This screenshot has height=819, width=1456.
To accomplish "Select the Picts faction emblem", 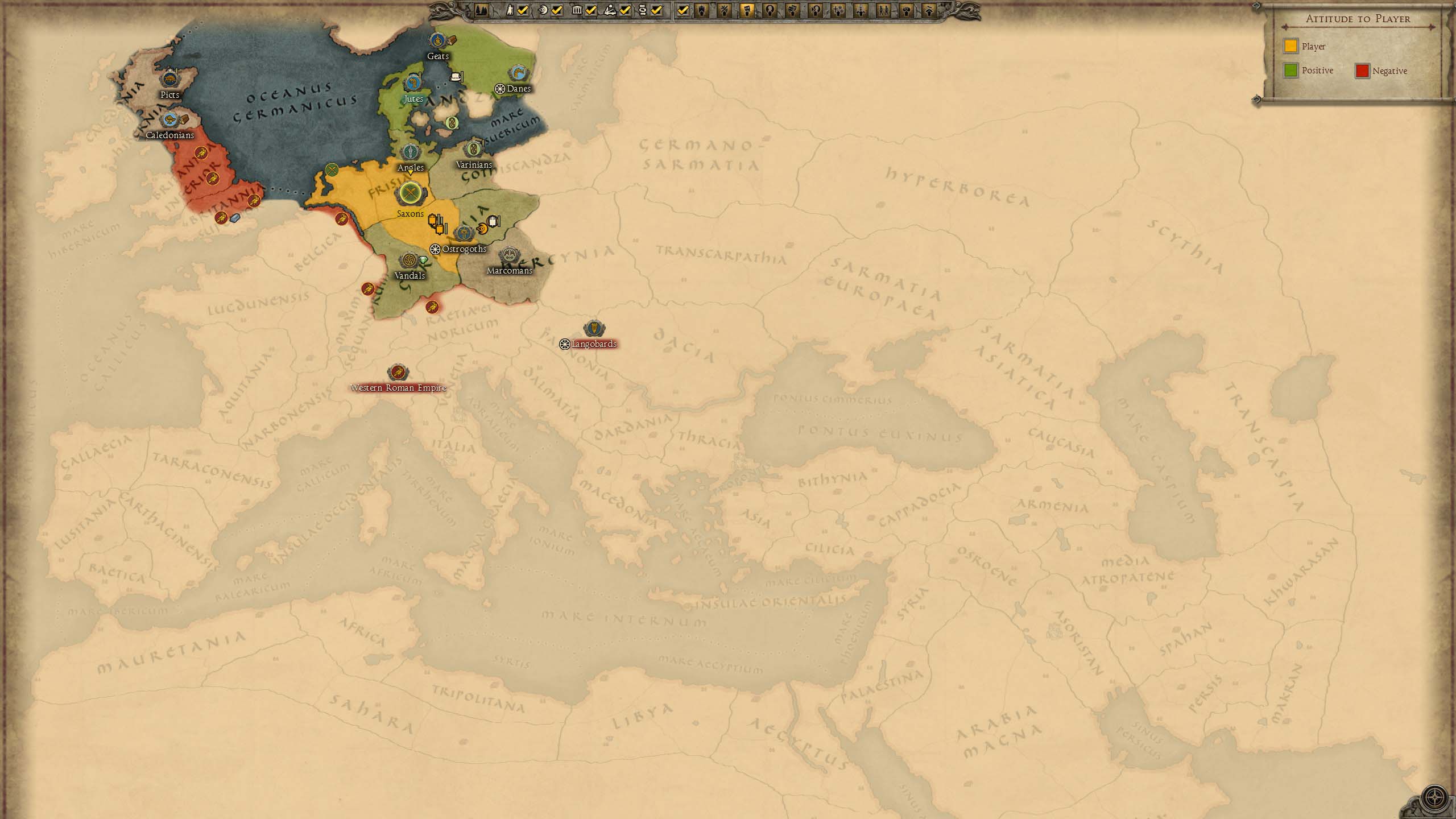I will pyautogui.click(x=169, y=79).
